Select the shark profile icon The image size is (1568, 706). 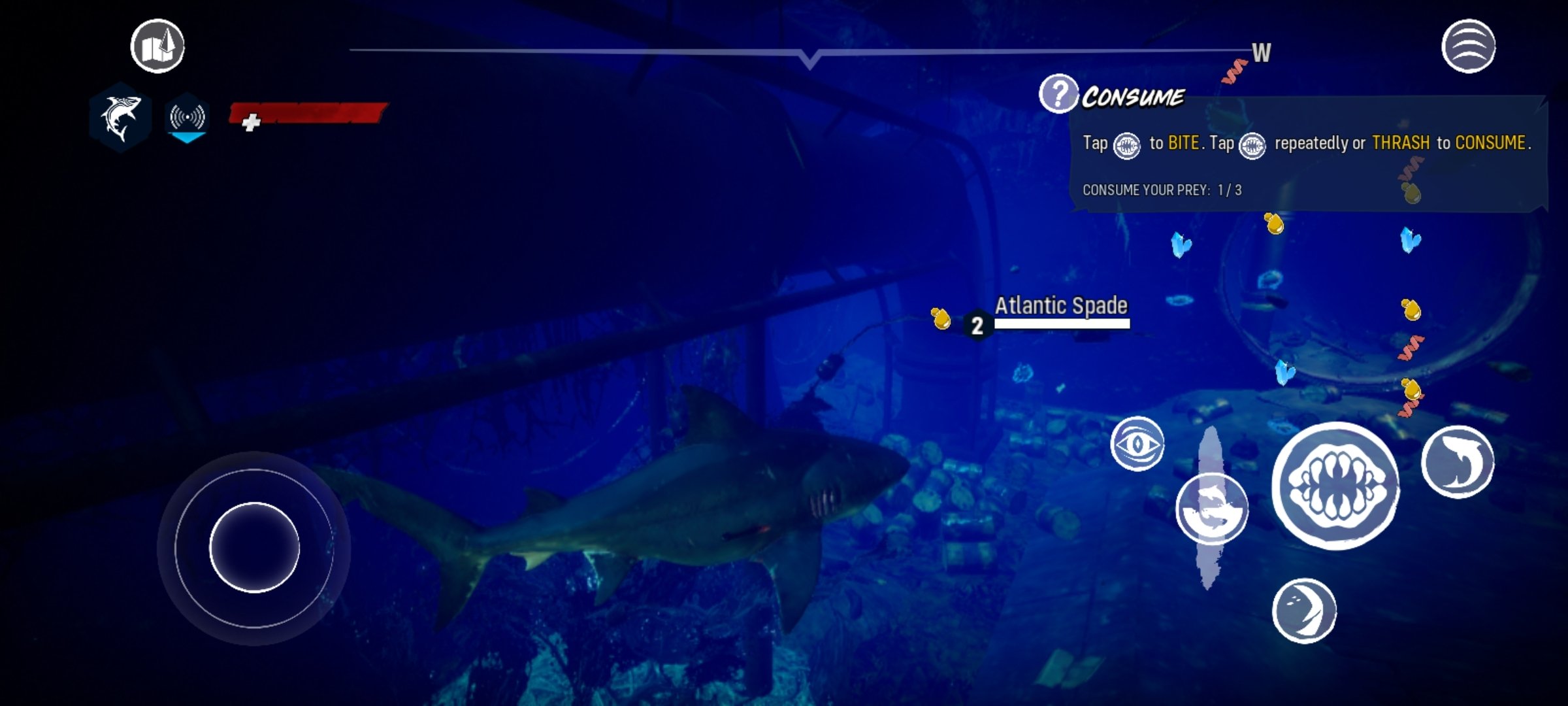click(x=121, y=118)
